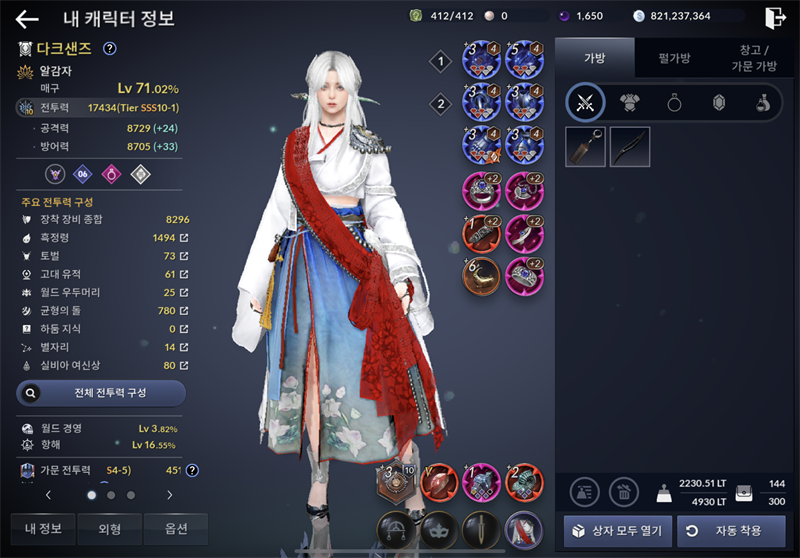Image resolution: width=800 pixels, height=558 pixels.
Task: Click the trash can discard icon
Action: pos(624,491)
